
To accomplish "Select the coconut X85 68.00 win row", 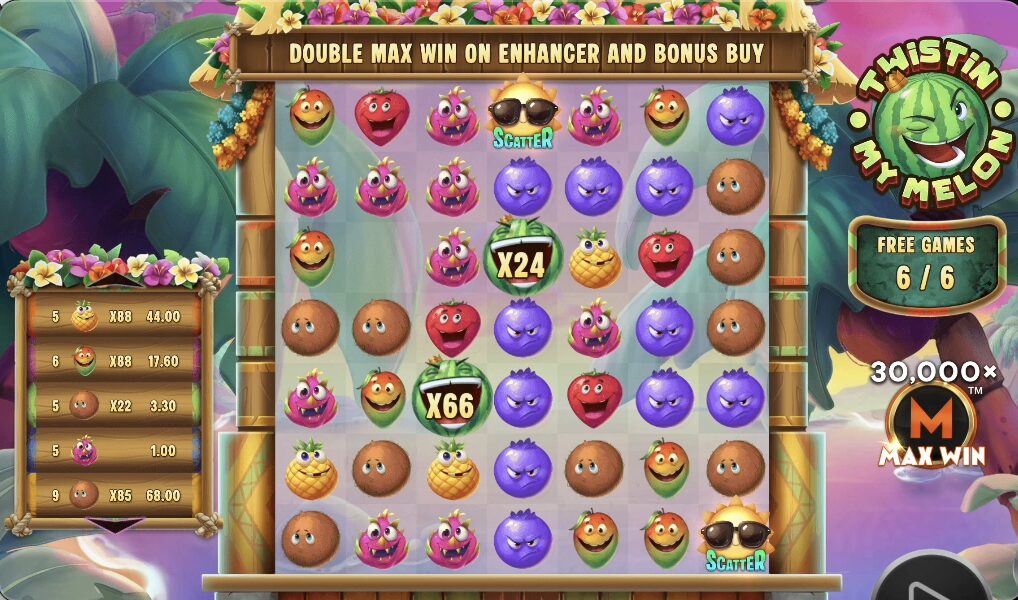I will tap(115, 495).
